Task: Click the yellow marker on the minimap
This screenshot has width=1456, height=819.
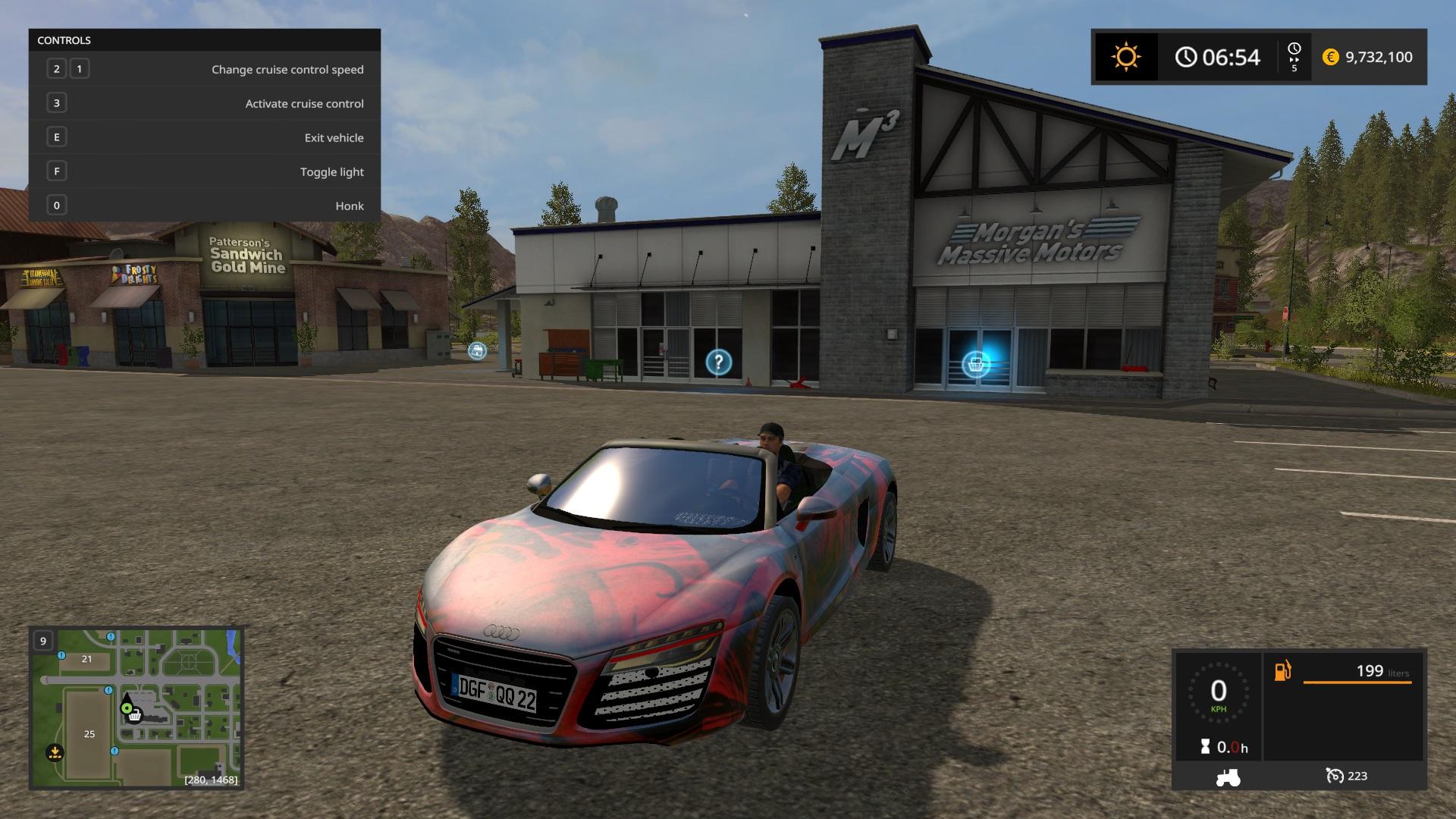Action: pos(55,752)
